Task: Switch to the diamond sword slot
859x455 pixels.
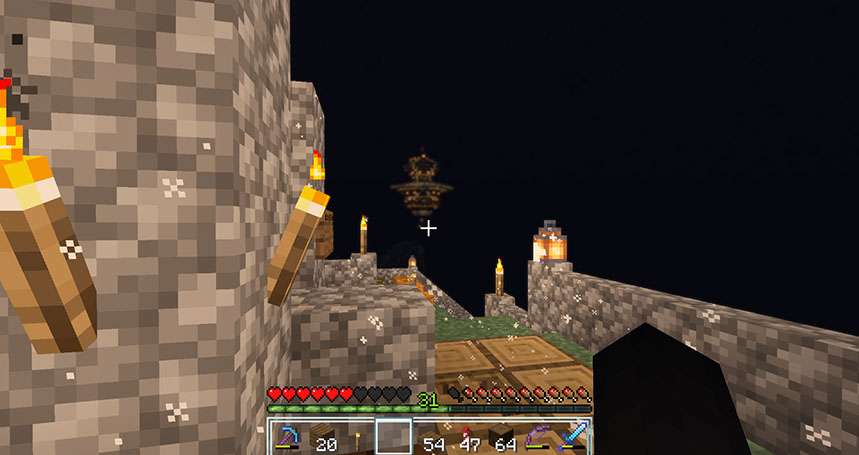Action: coord(573,437)
